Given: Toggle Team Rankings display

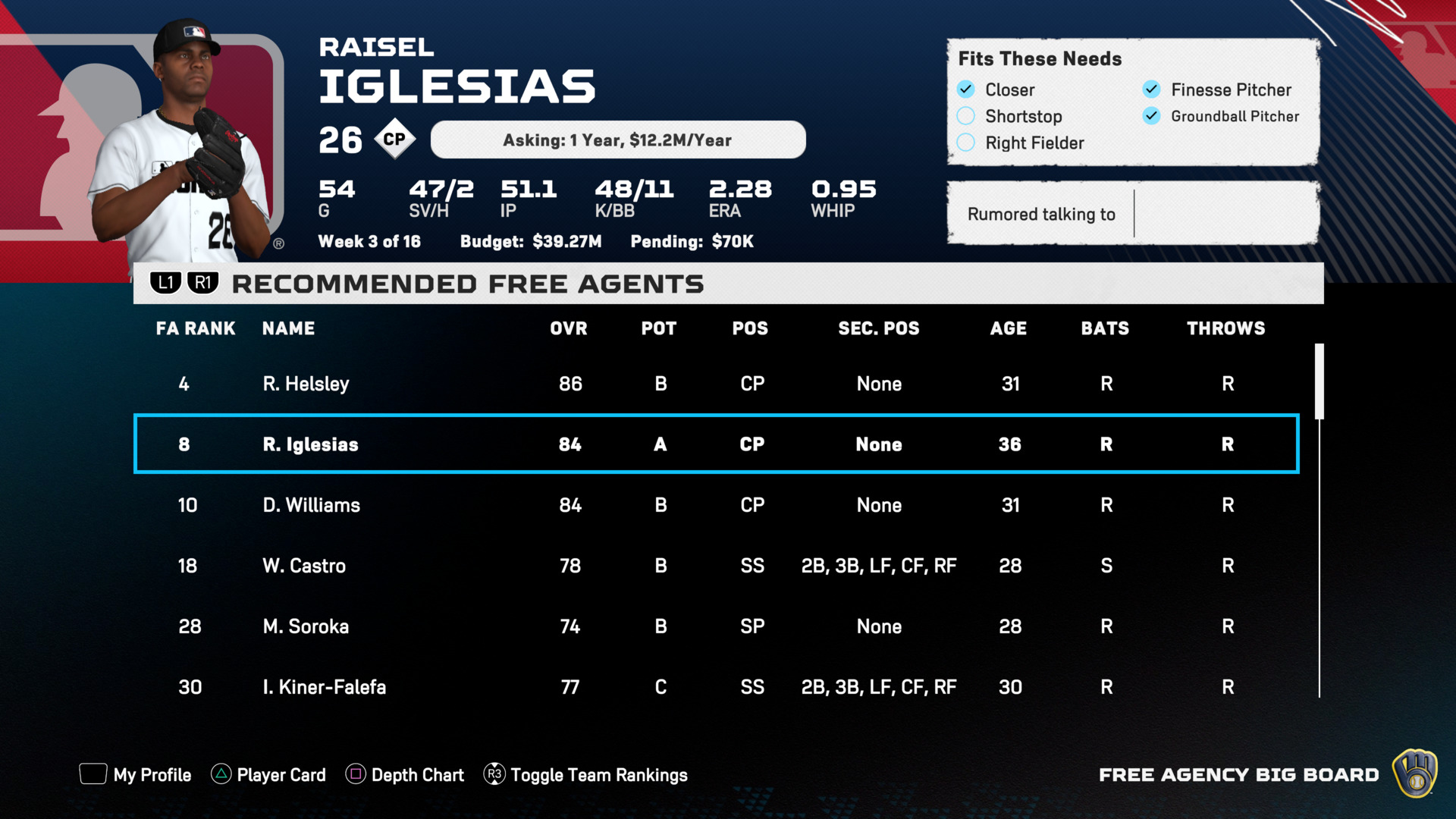Looking at the screenshot, I should tap(585, 774).
